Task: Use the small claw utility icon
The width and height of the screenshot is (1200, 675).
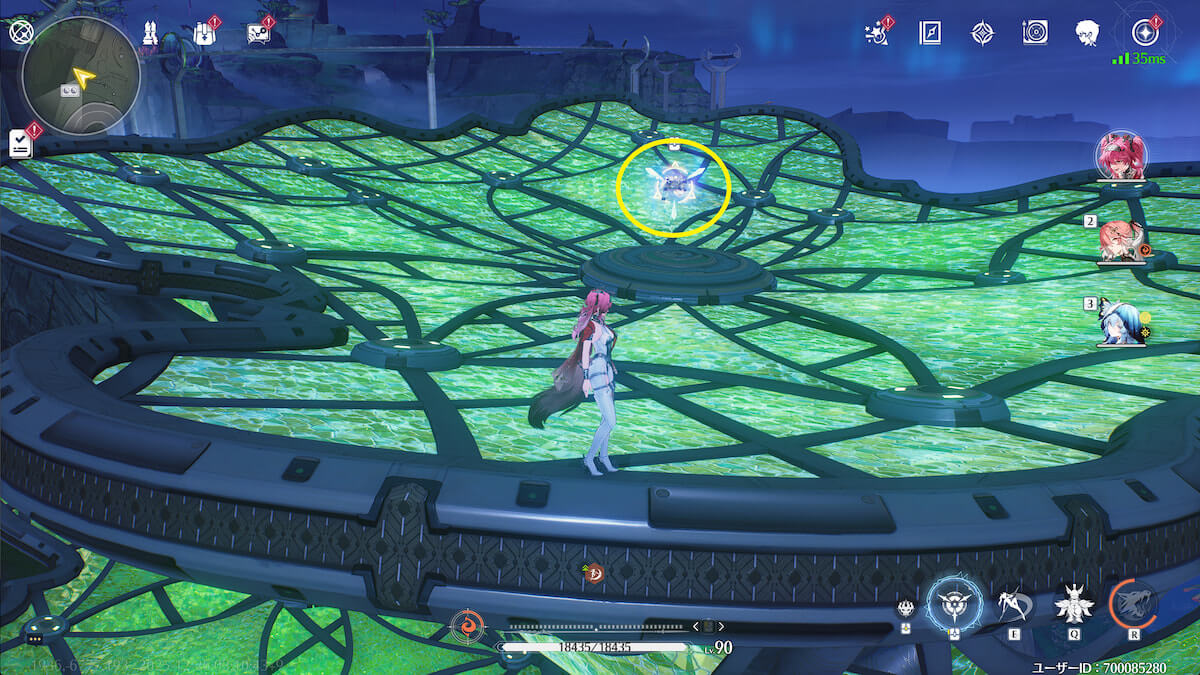Action: (x=904, y=609)
